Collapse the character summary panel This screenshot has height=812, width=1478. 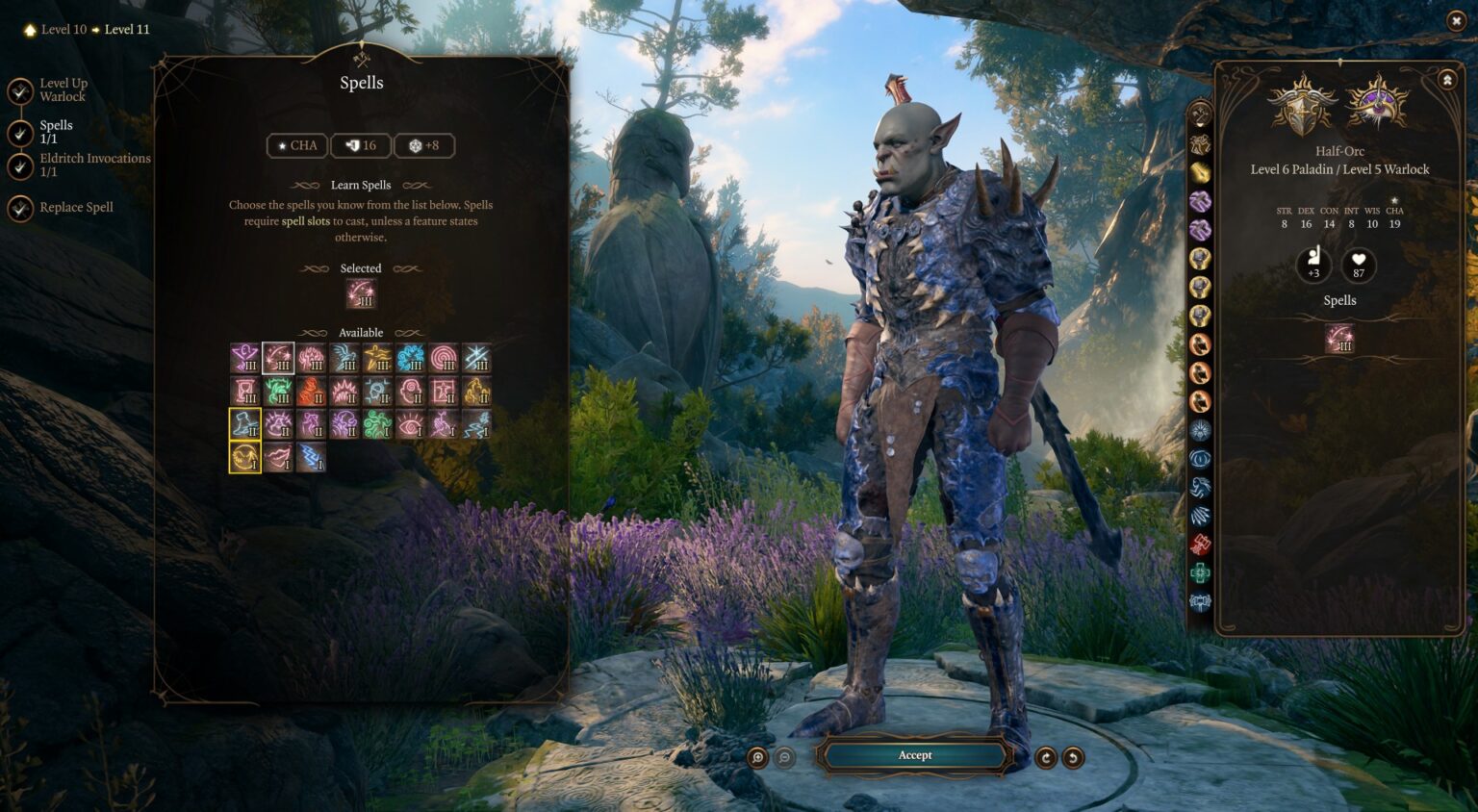[x=1447, y=80]
